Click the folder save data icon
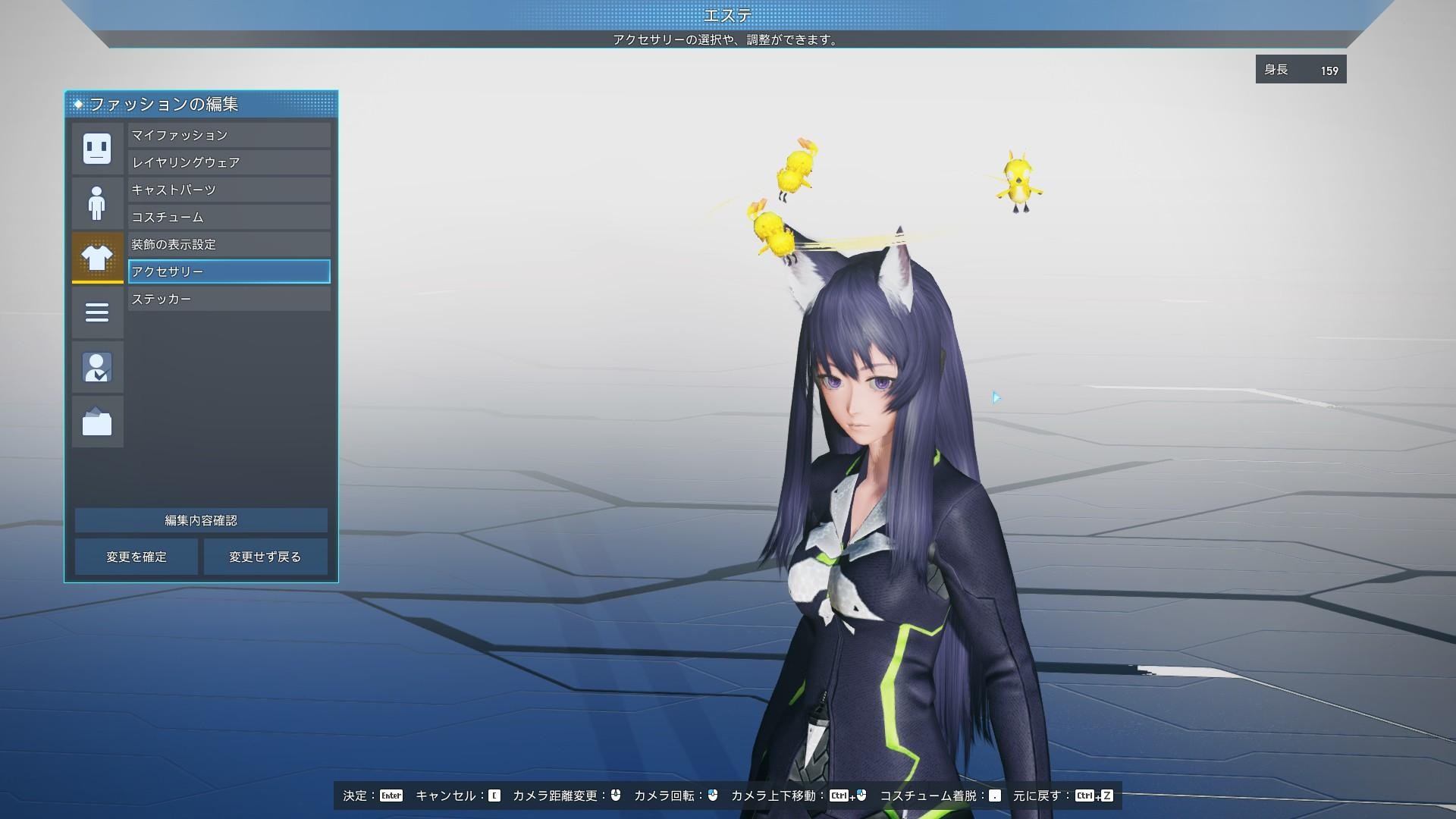 pos(97,422)
